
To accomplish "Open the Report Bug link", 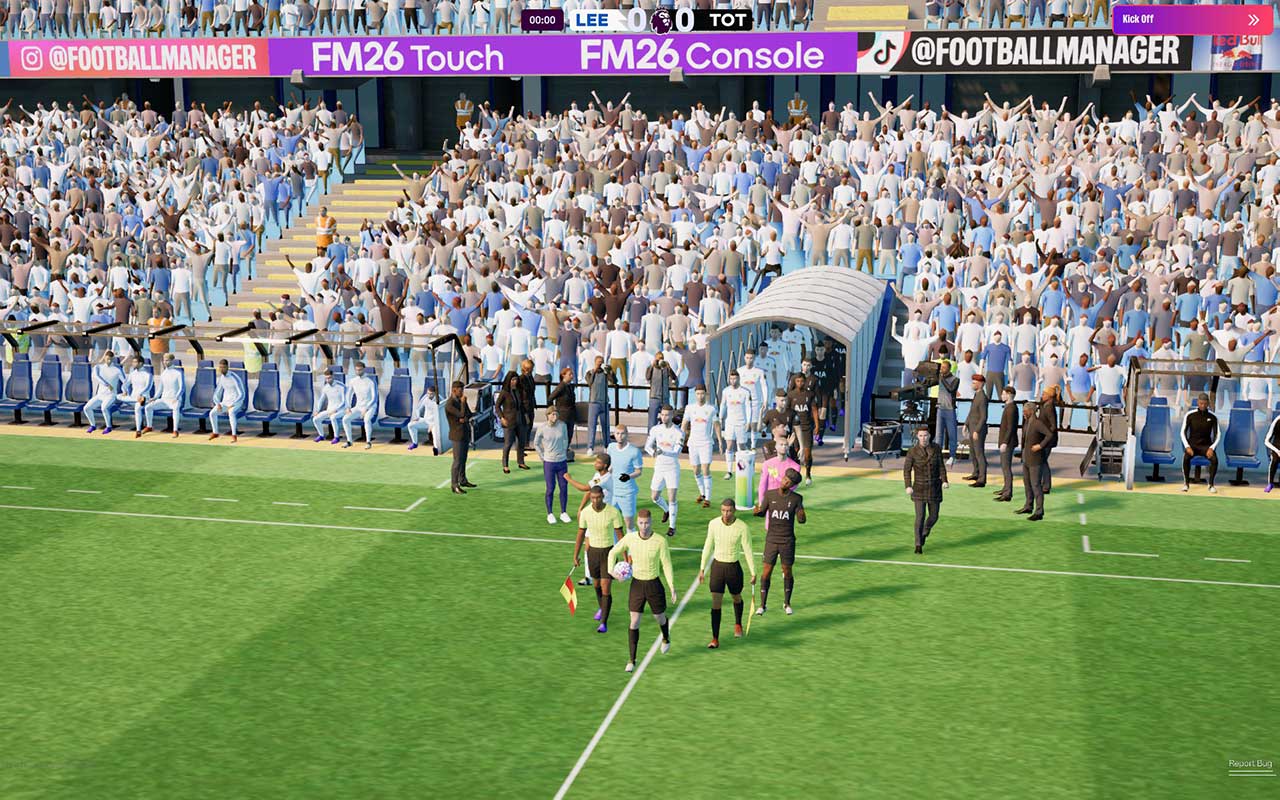I will [x=1250, y=764].
